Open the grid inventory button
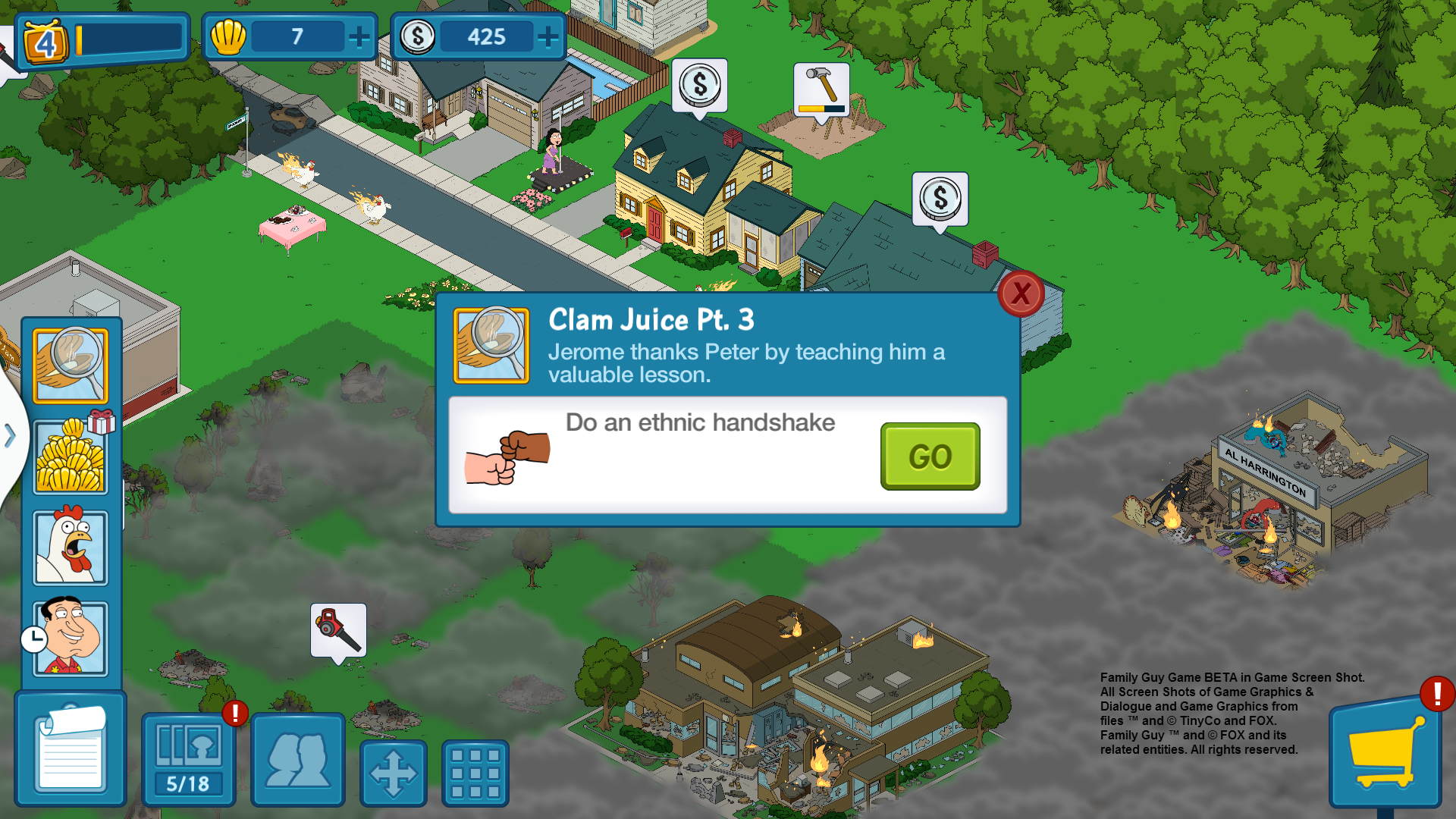 click(475, 773)
